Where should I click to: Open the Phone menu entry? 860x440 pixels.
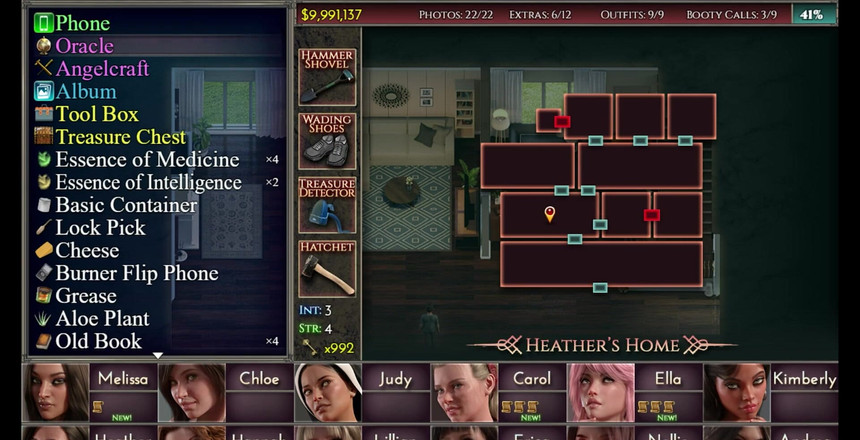[x=82, y=23]
